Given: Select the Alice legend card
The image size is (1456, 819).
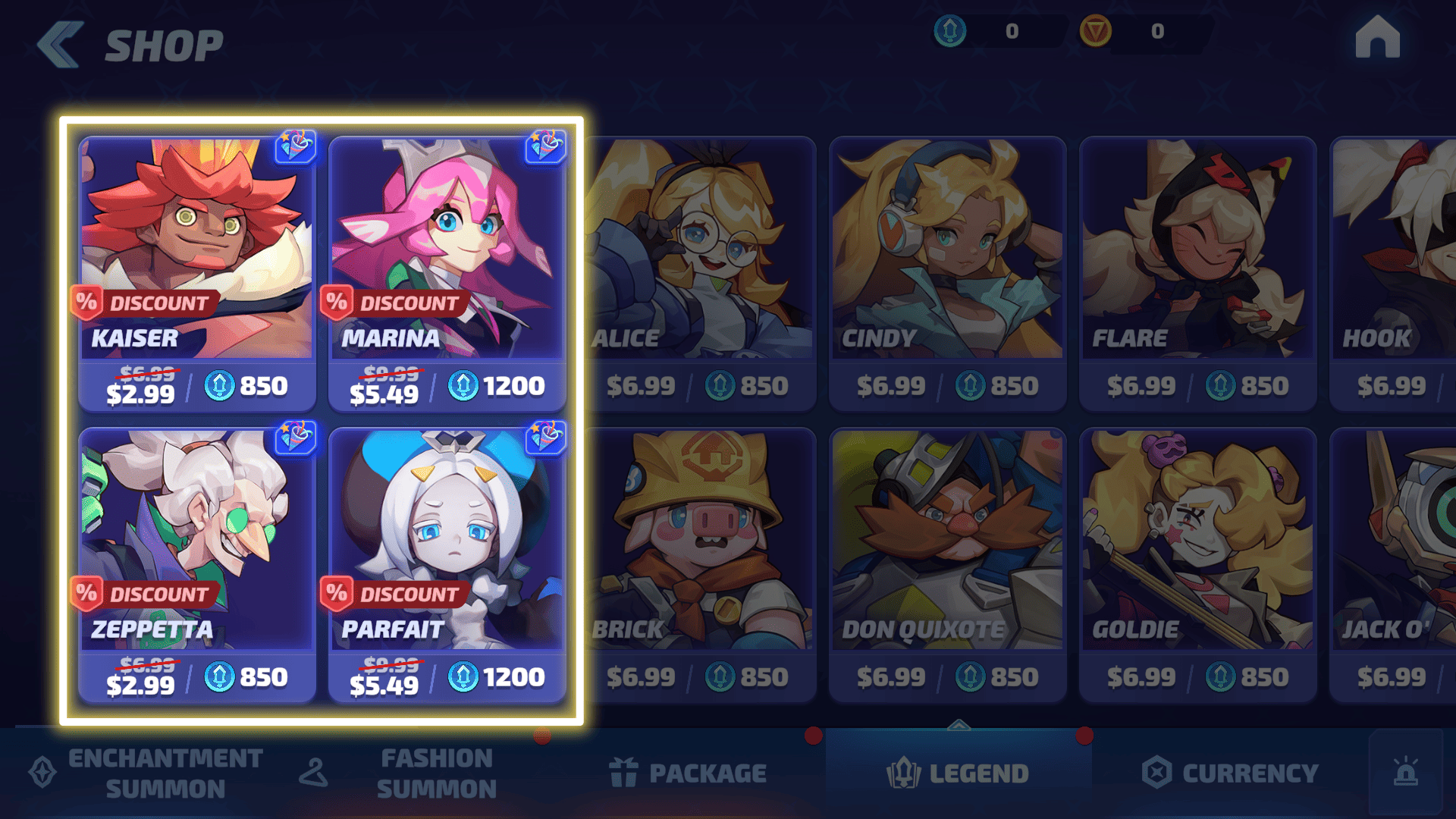Looking at the screenshot, I should (x=701, y=273).
